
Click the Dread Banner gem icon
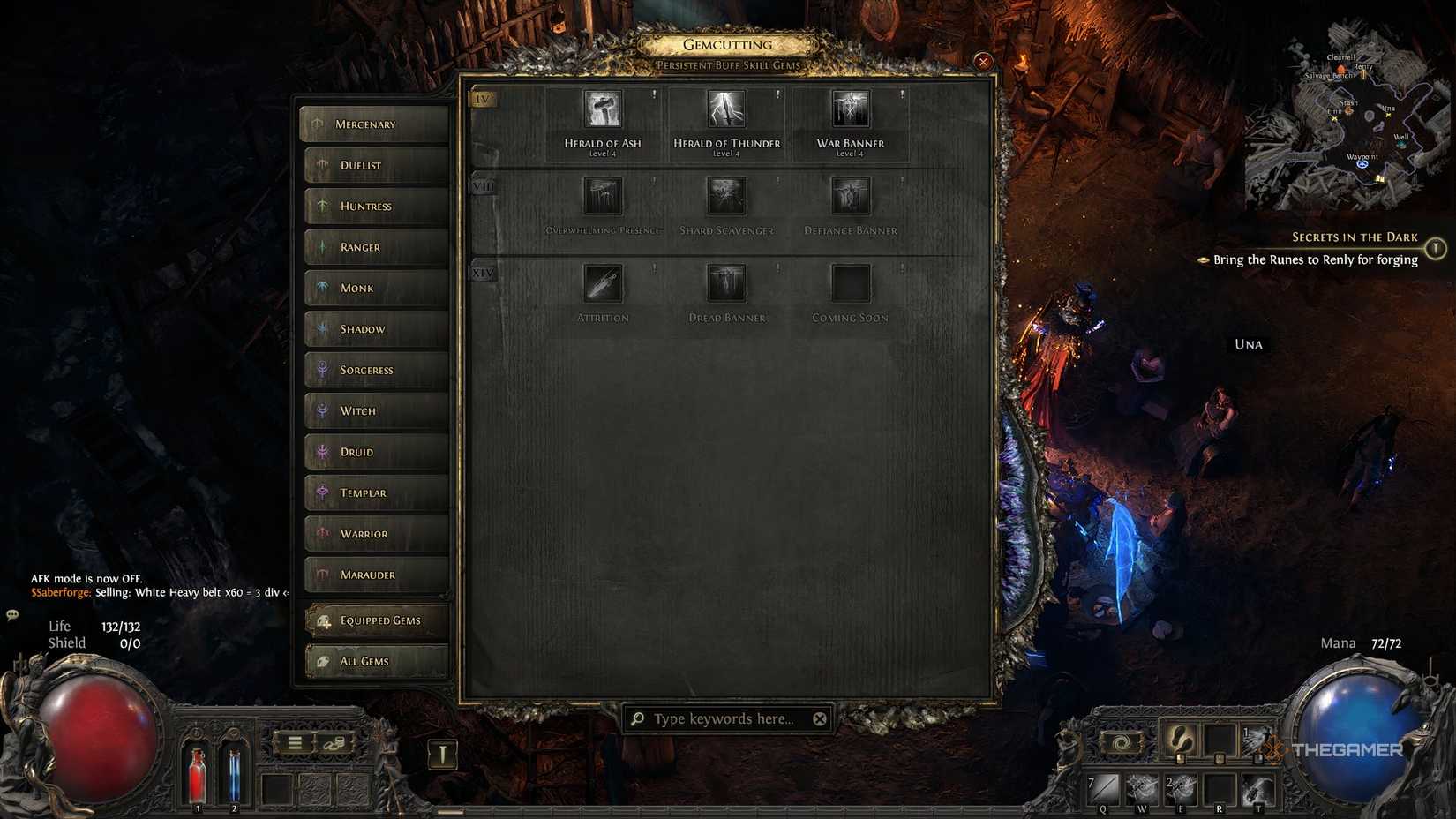point(725,283)
